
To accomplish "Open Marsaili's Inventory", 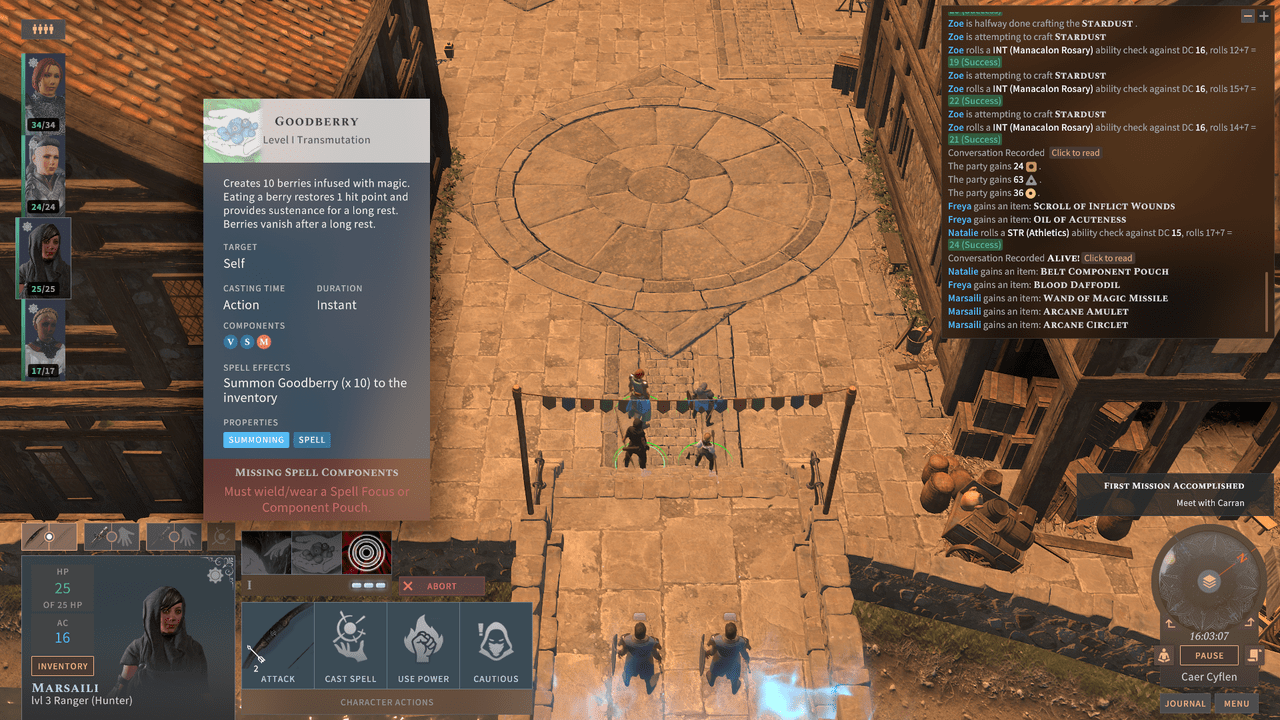I will [62, 665].
